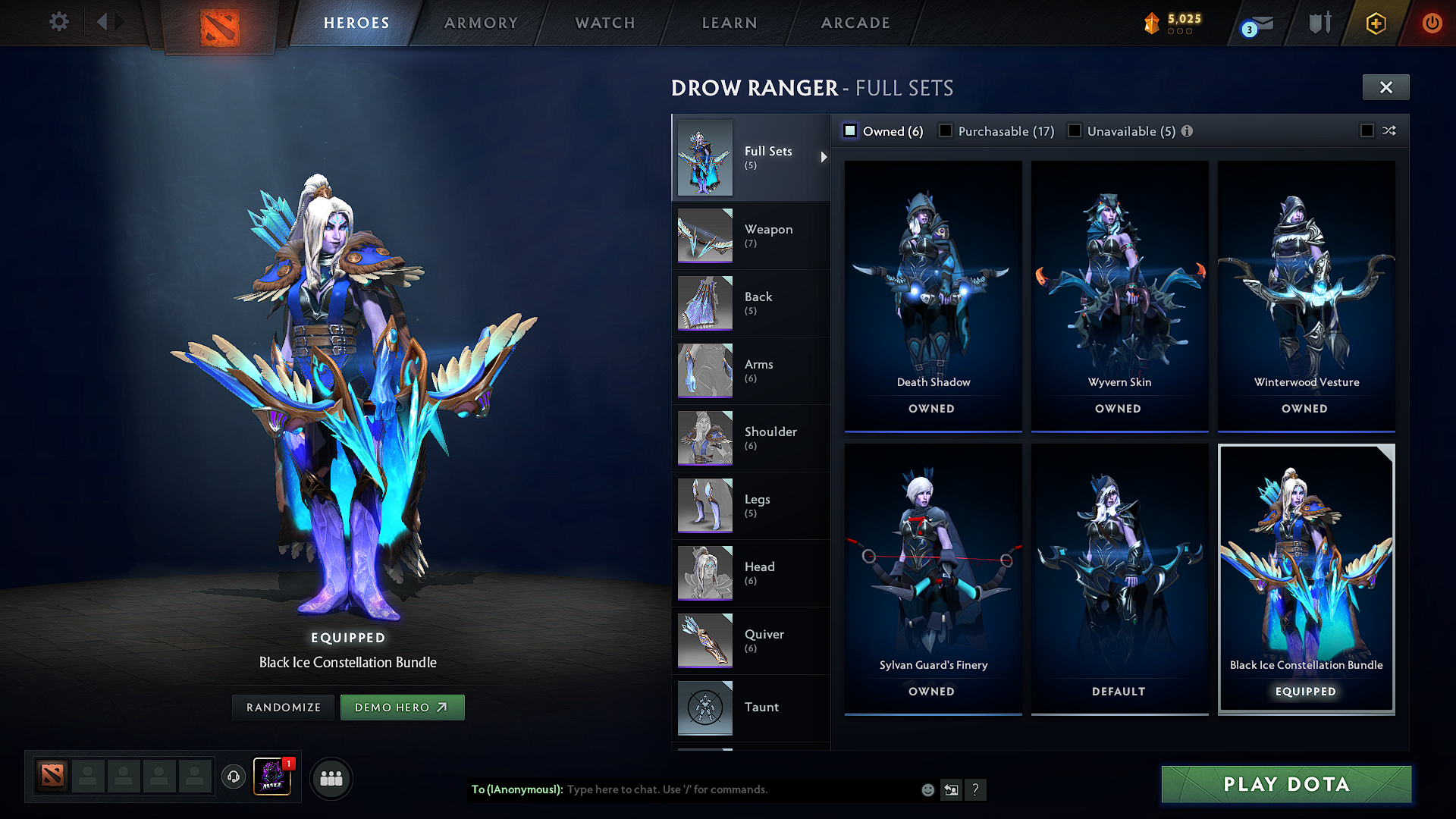Click the RANDOMIZE button

click(282, 707)
